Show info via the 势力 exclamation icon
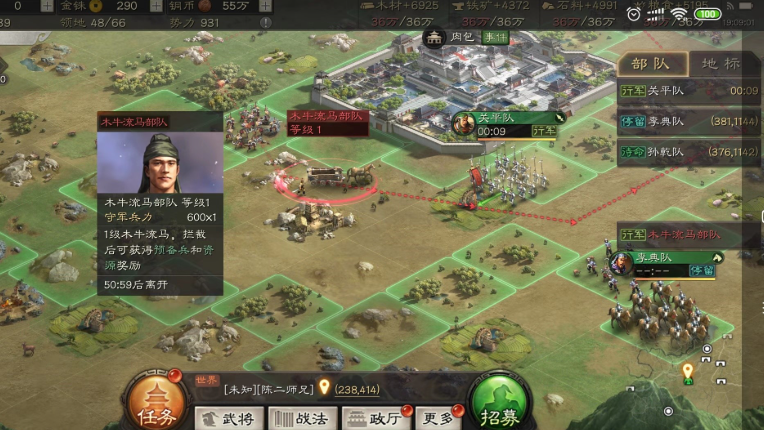Viewport: 764px width, 430px height. point(266,22)
